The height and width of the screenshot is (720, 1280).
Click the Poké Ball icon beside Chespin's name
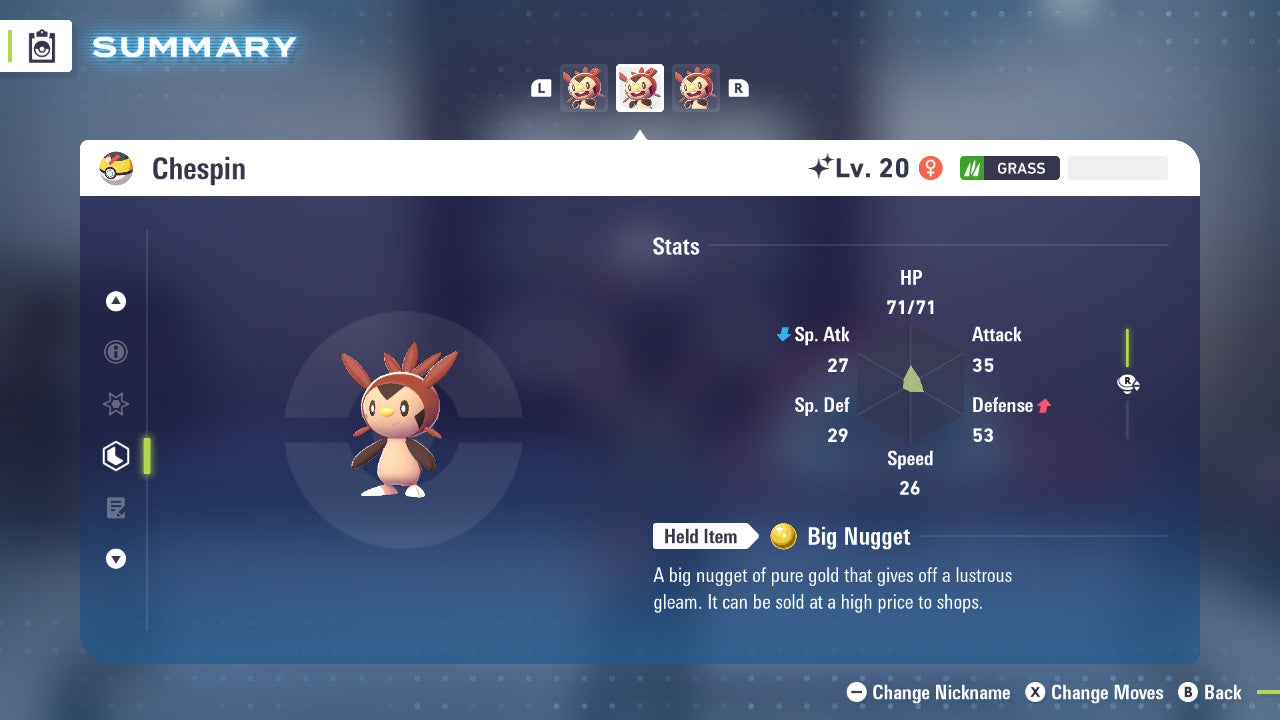tap(115, 168)
